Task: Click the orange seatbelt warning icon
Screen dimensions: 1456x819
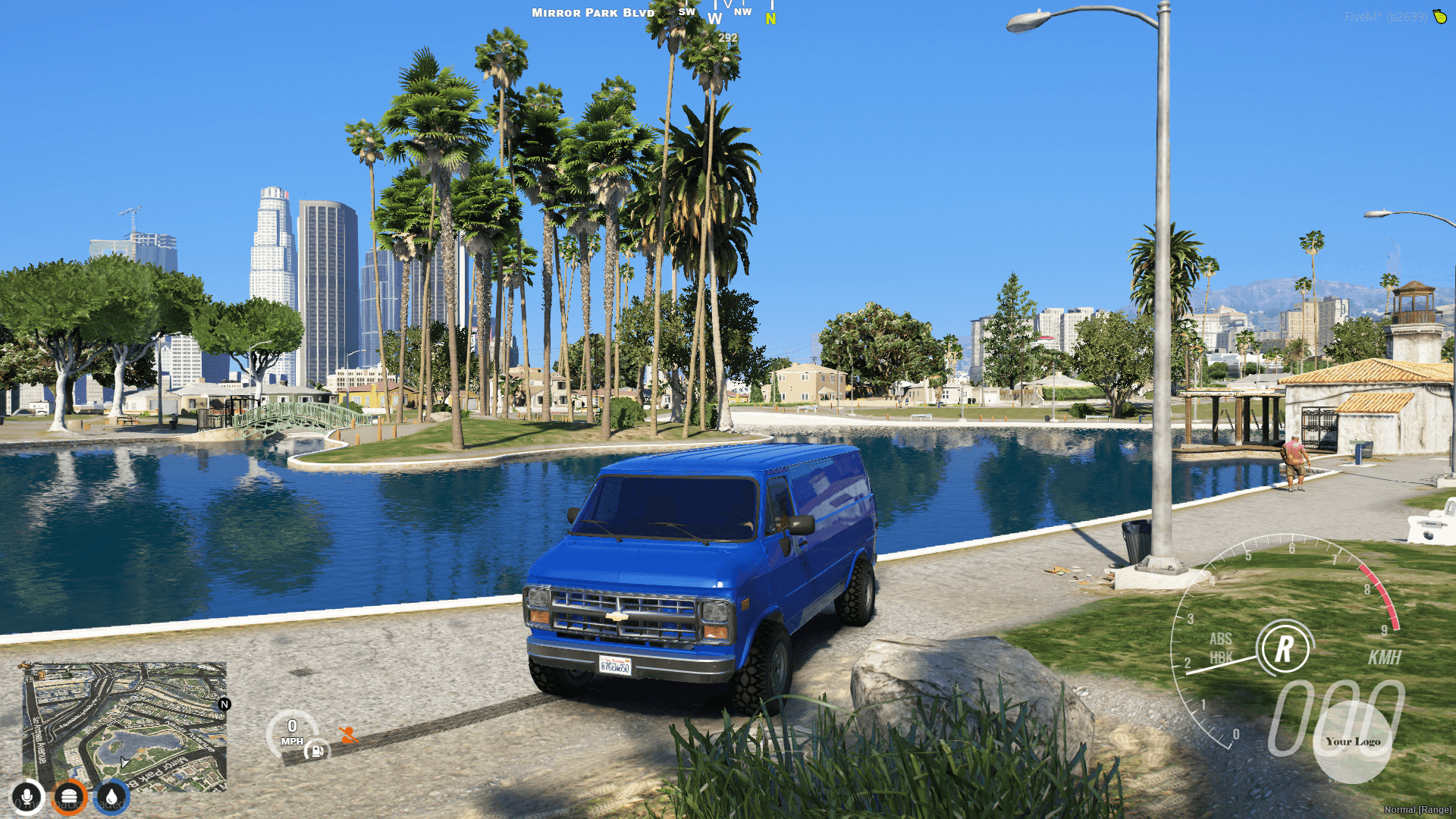Action: pos(347,735)
